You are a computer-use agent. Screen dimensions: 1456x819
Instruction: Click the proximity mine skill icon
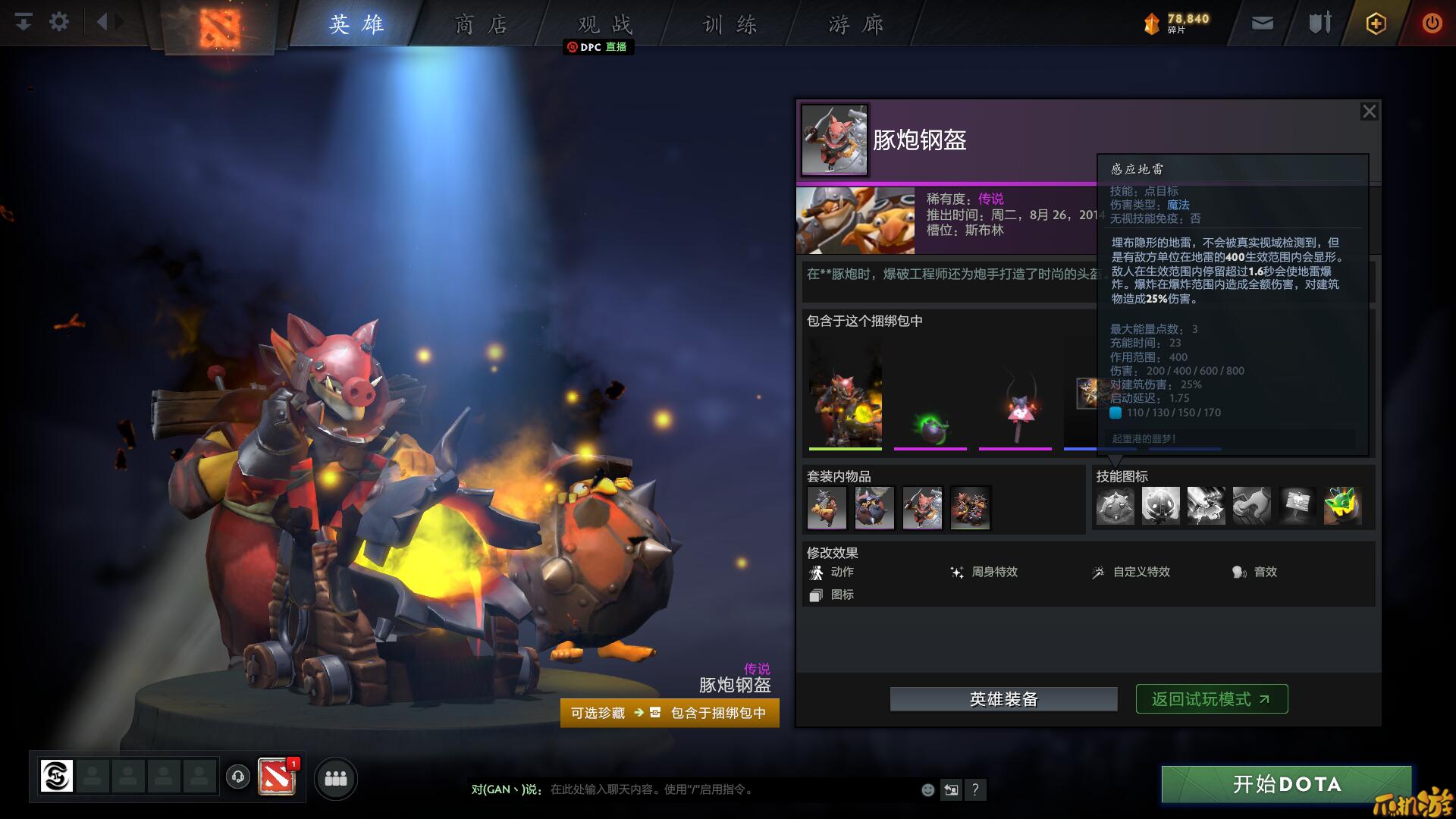pos(1115,505)
